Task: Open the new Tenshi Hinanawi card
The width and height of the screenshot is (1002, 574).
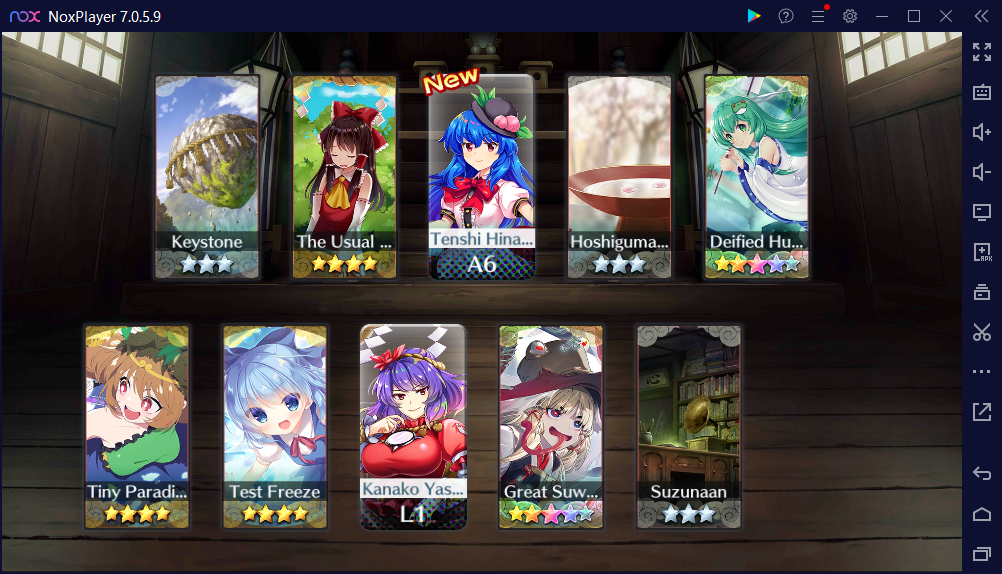Action: click(482, 175)
